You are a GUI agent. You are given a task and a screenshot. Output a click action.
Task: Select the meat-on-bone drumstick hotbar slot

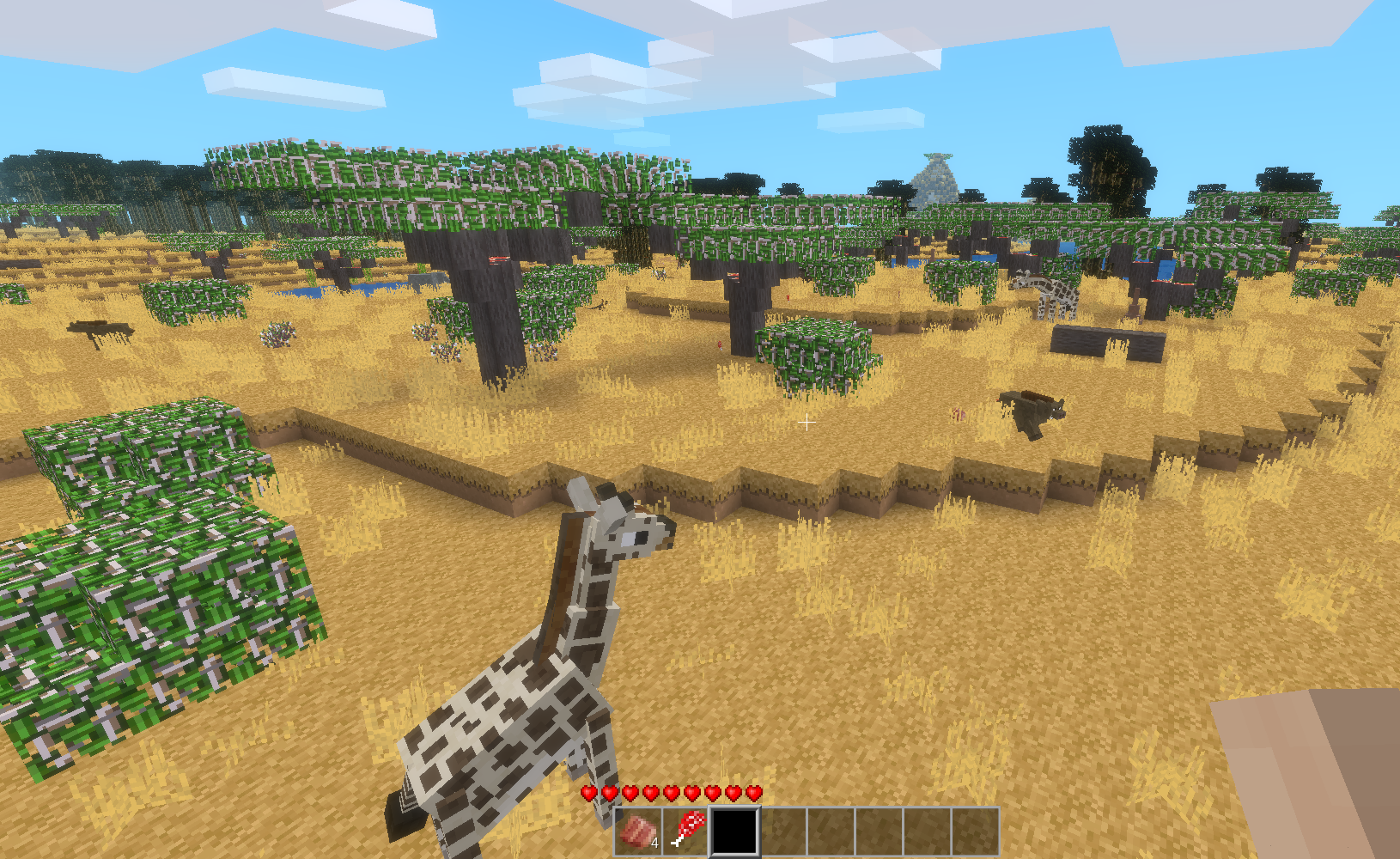[x=687, y=831]
